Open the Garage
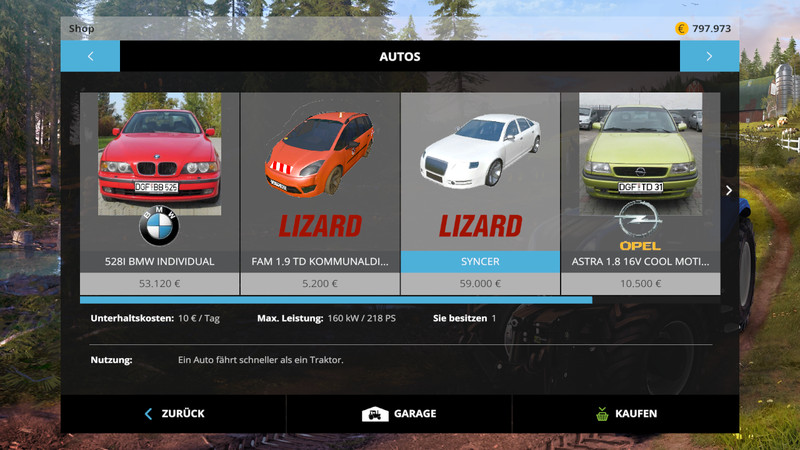800x450 pixels. (399, 413)
